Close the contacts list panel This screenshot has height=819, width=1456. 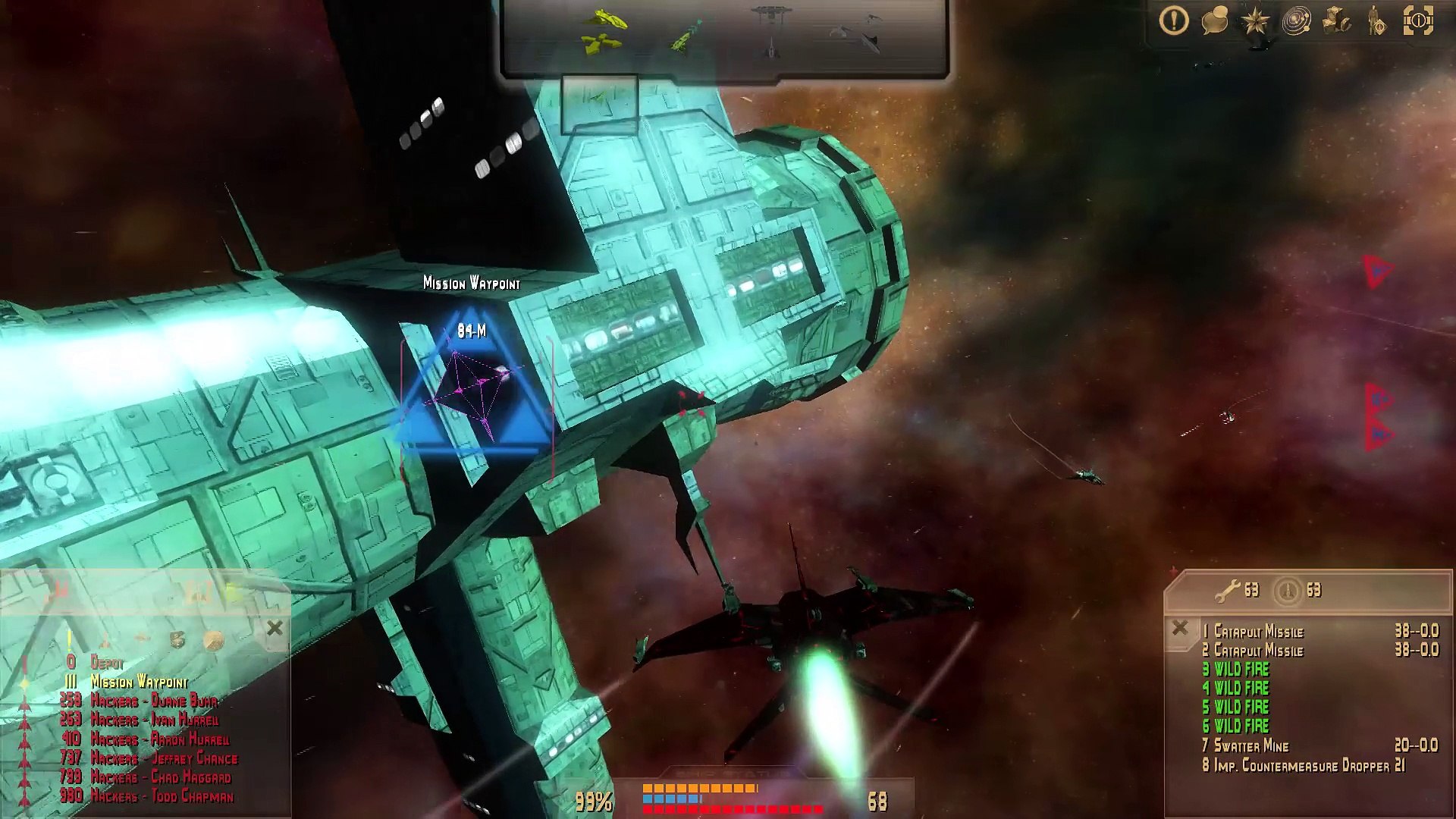point(275,628)
